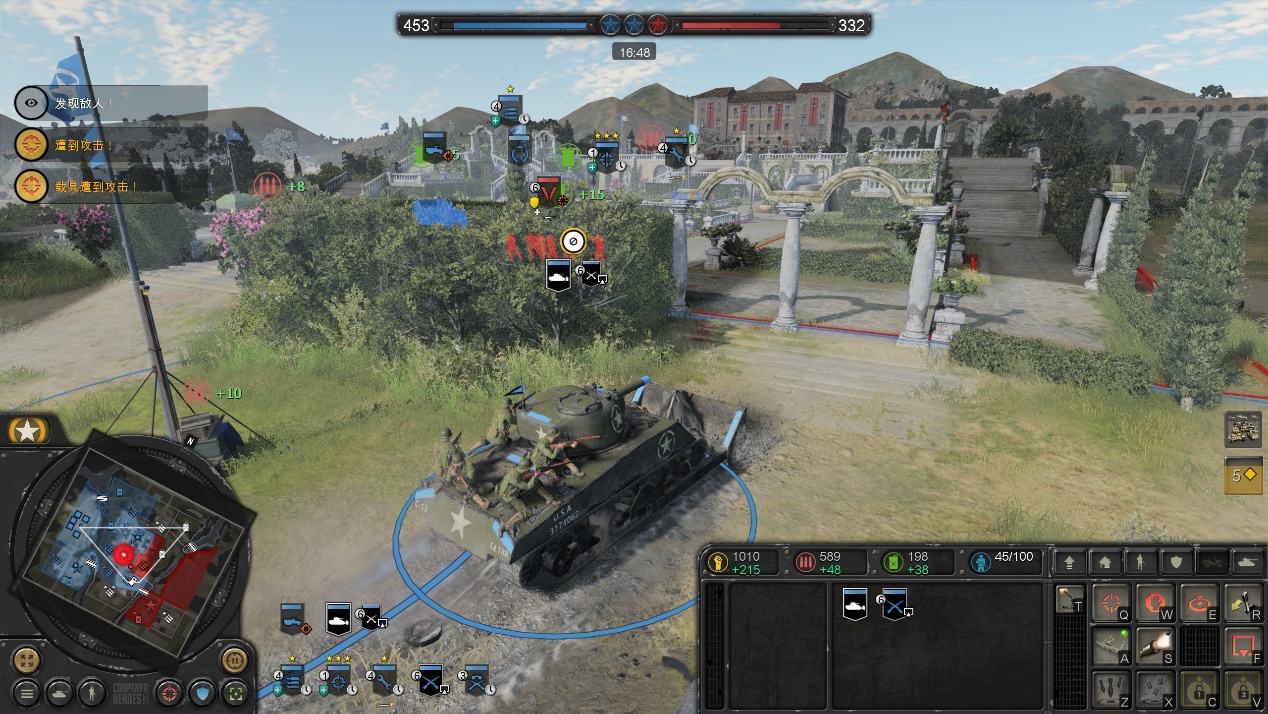Select the wrench engineer squad icon in unit bar

pos(384,681)
